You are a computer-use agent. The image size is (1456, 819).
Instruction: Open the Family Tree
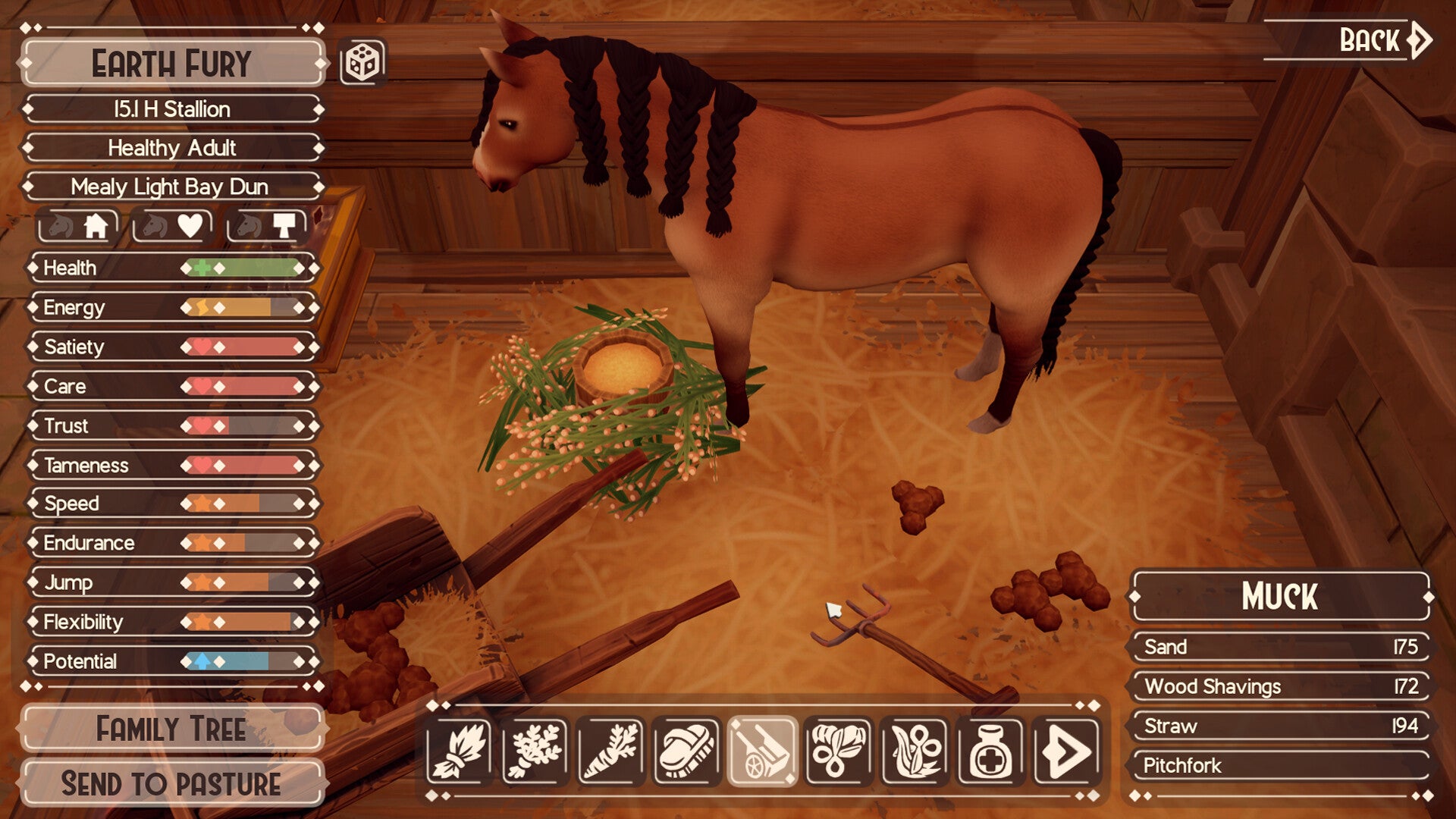tap(172, 729)
